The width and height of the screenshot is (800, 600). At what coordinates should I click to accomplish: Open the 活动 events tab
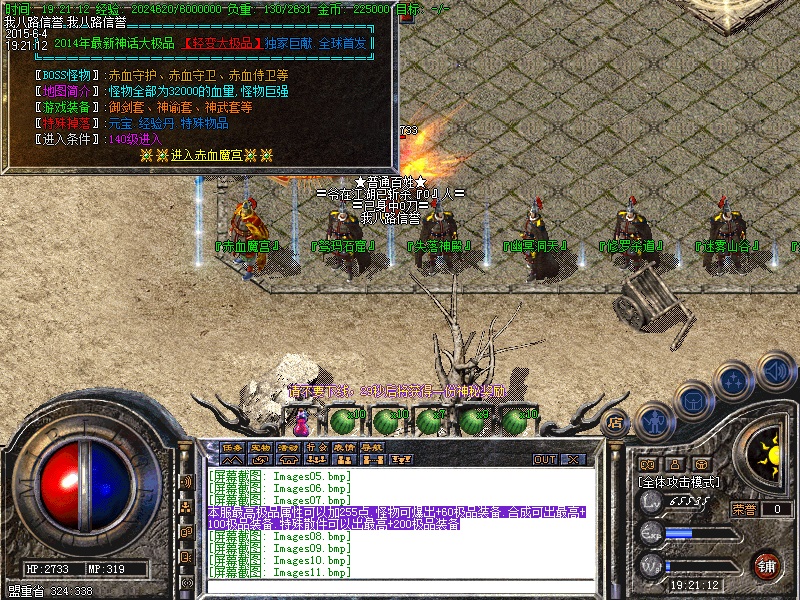288,446
